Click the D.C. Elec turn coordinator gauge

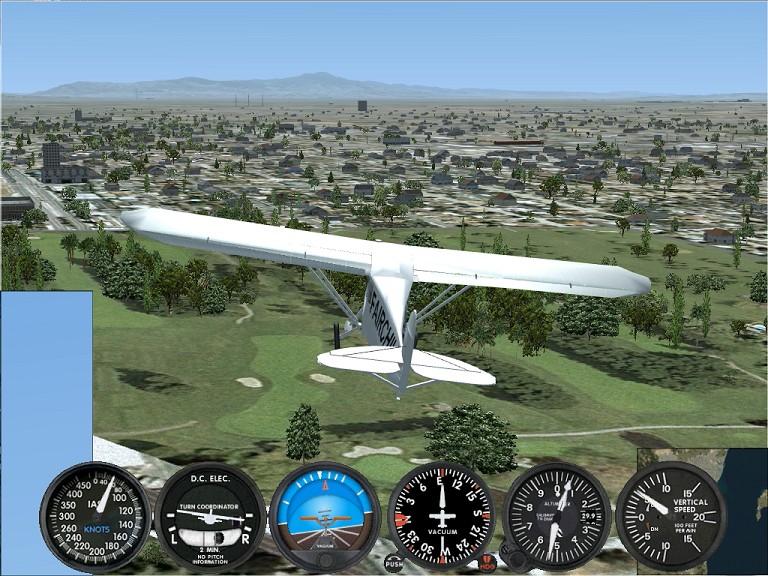click(x=210, y=516)
